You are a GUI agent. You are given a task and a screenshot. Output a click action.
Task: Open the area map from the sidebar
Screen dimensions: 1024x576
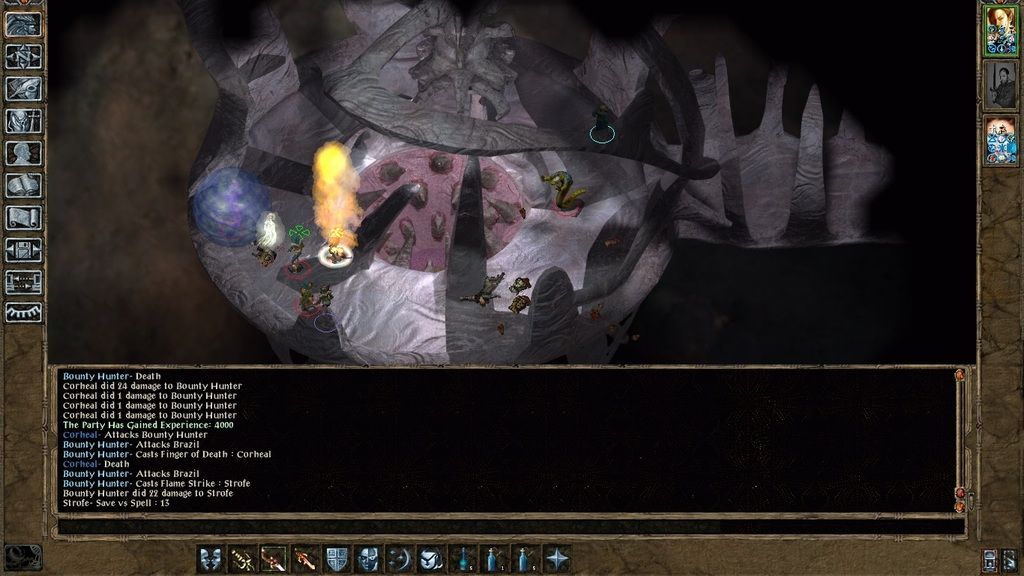(x=22, y=56)
